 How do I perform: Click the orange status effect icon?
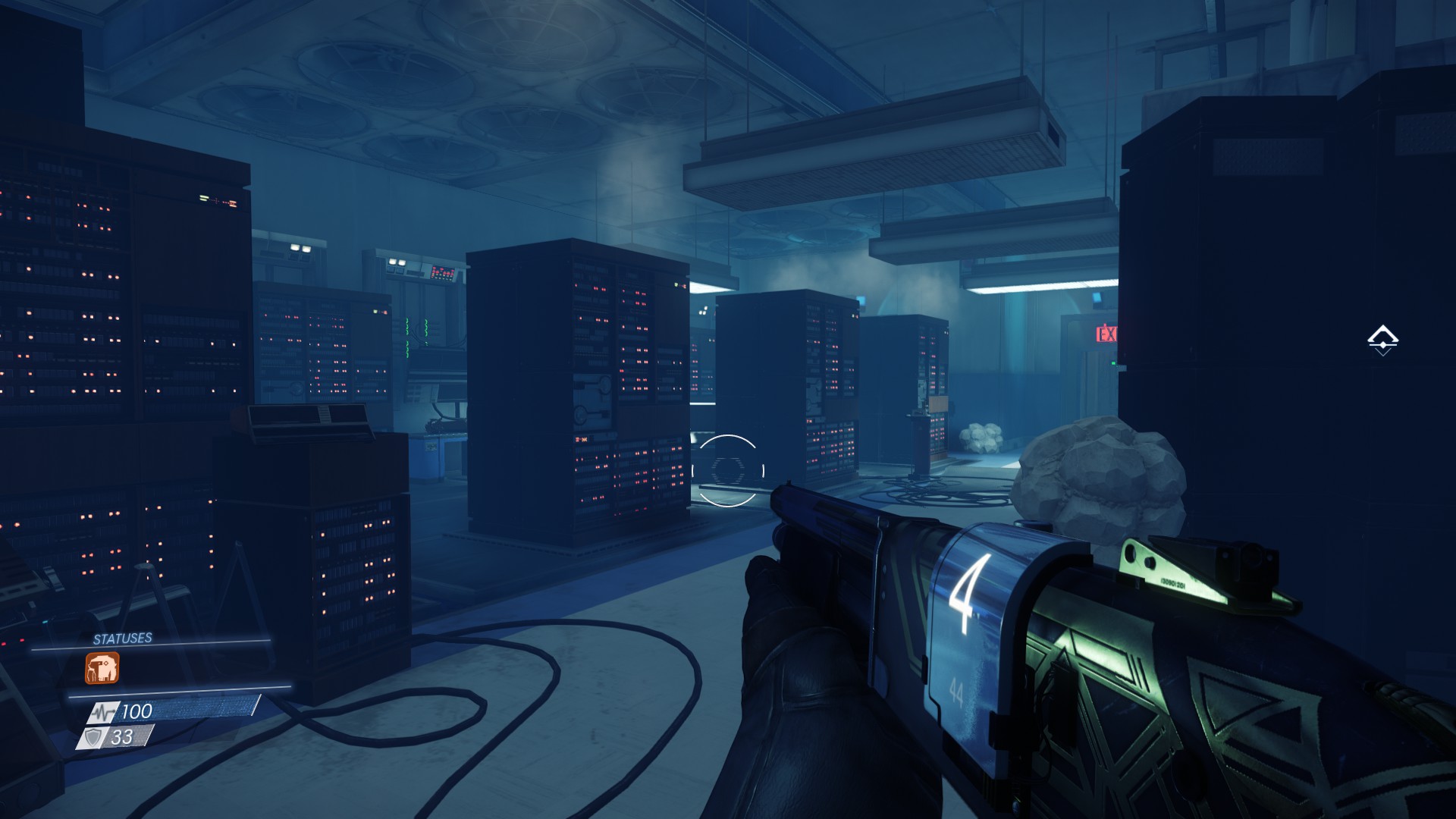tap(102, 669)
